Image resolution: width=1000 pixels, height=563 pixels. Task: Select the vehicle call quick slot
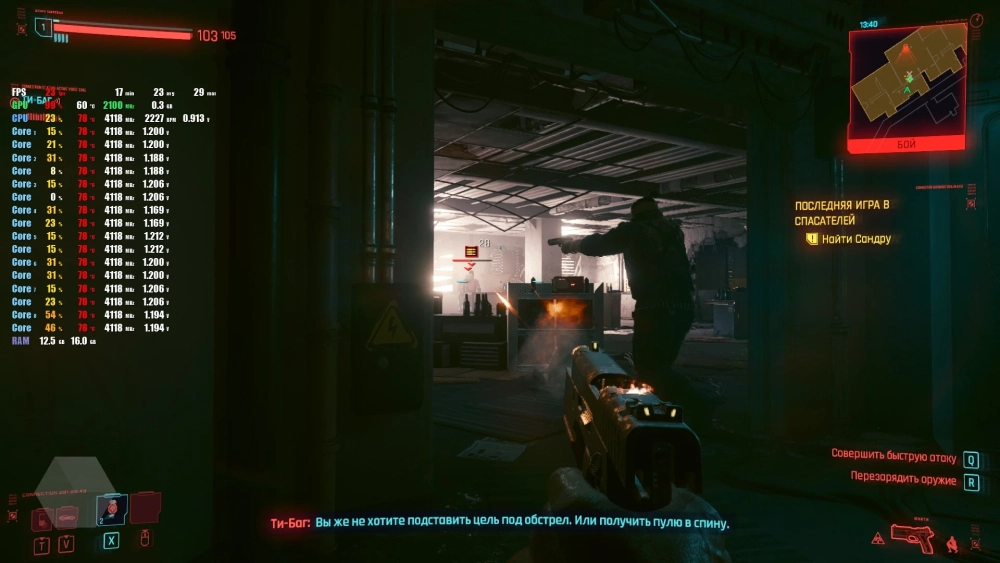pyautogui.click(x=67, y=518)
